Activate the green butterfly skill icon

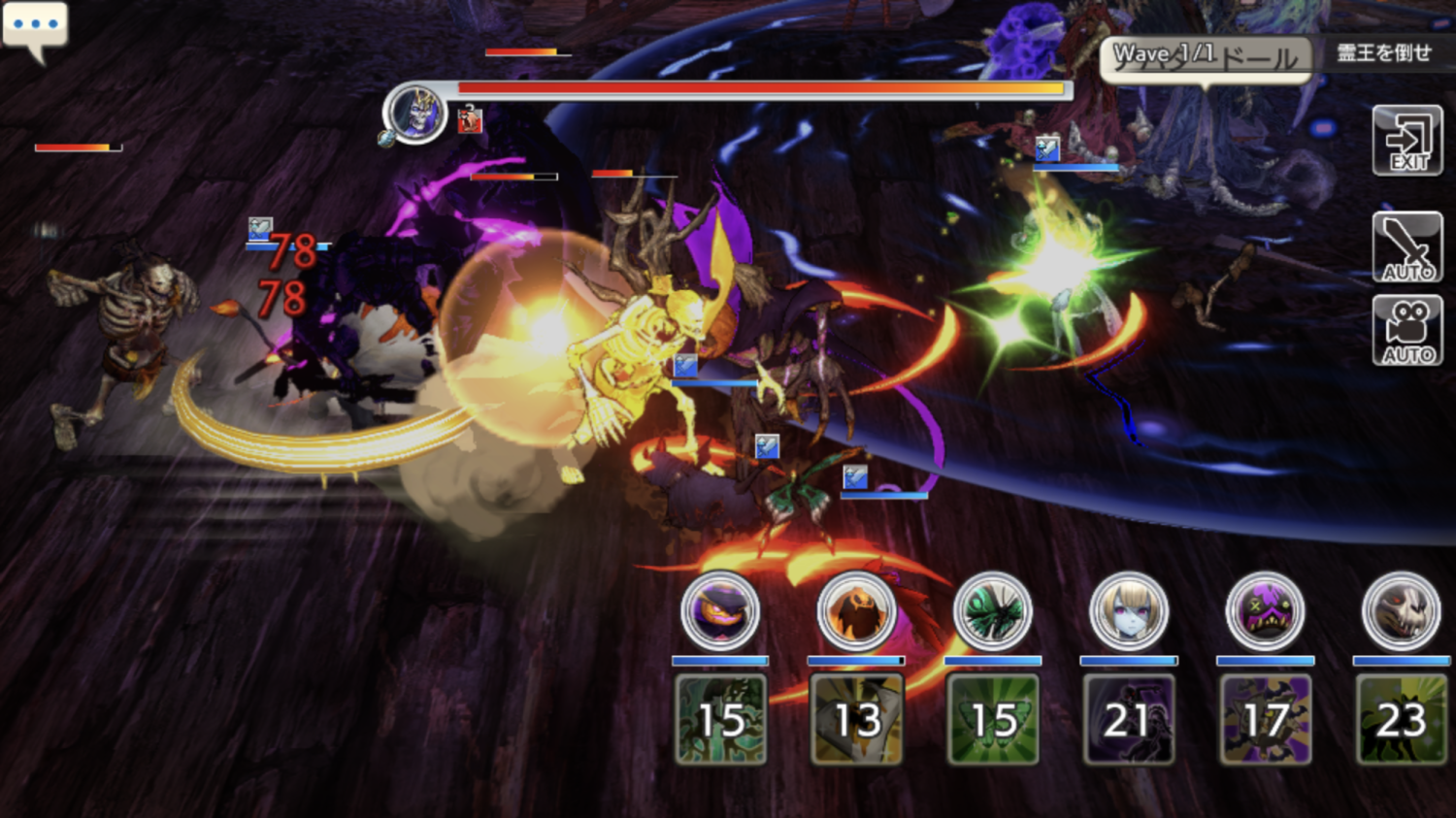(992, 719)
